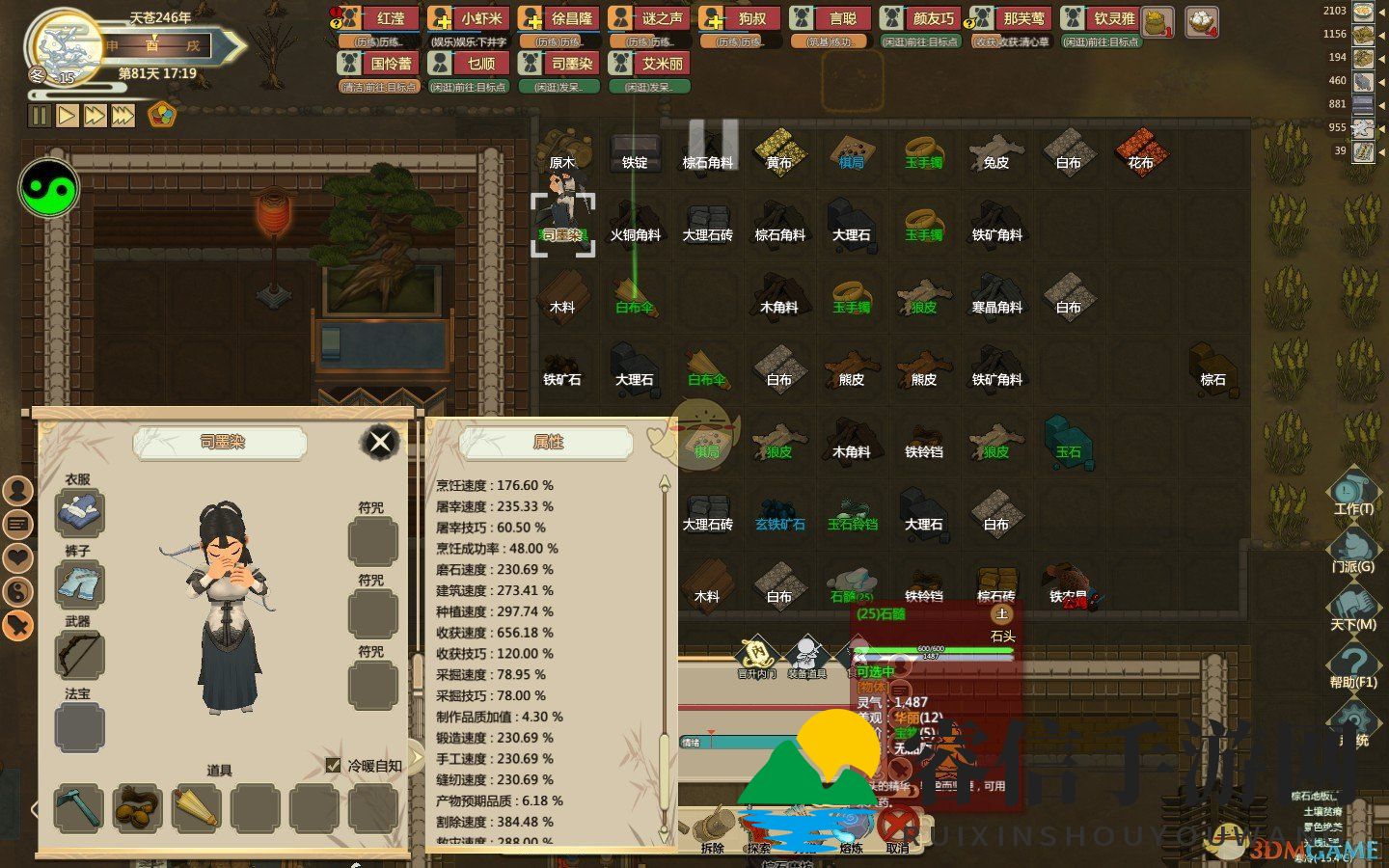The width and height of the screenshot is (1389, 868).
Task: Close the 司墨染 character panel
Action: (380, 443)
